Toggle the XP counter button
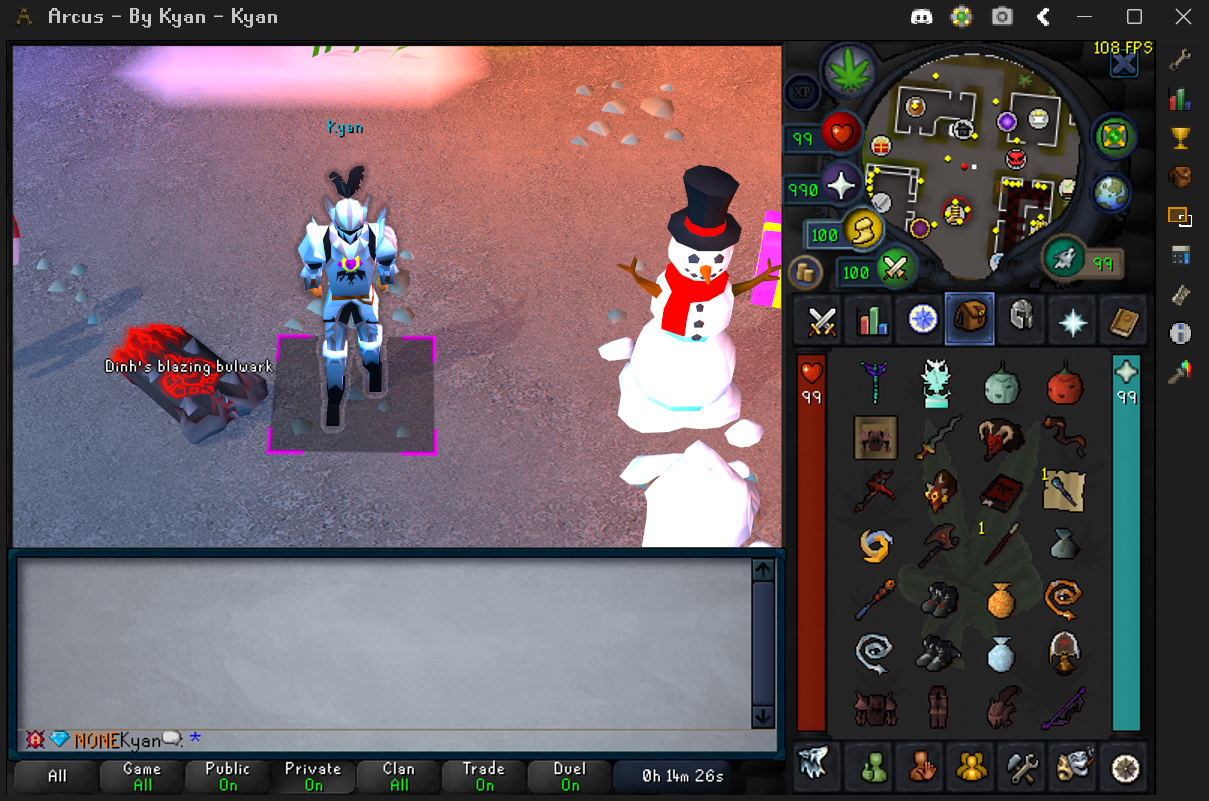 [x=801, y=93]
